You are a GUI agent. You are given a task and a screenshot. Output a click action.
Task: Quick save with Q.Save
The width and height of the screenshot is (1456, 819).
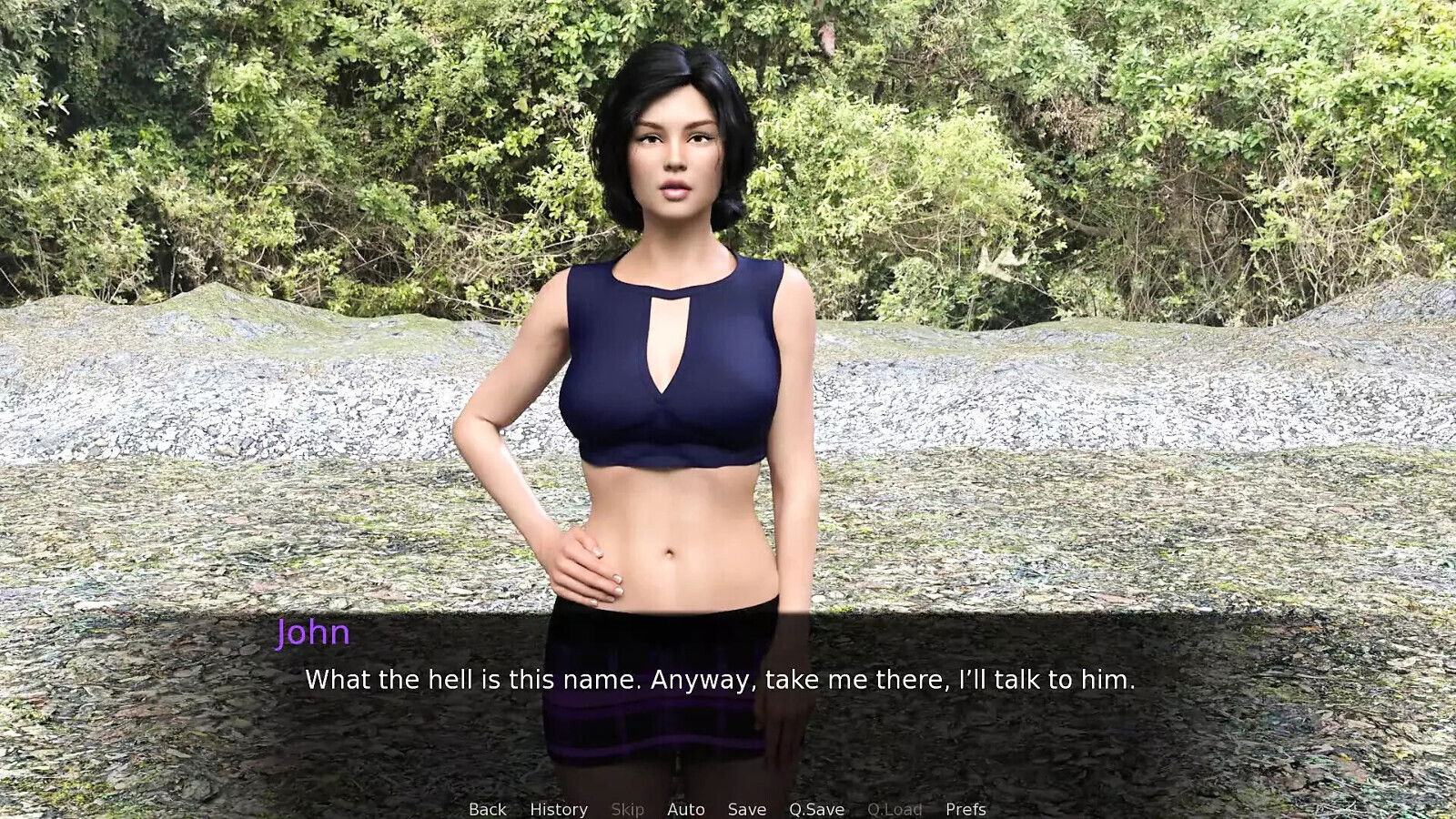click(x=816, y=808)
